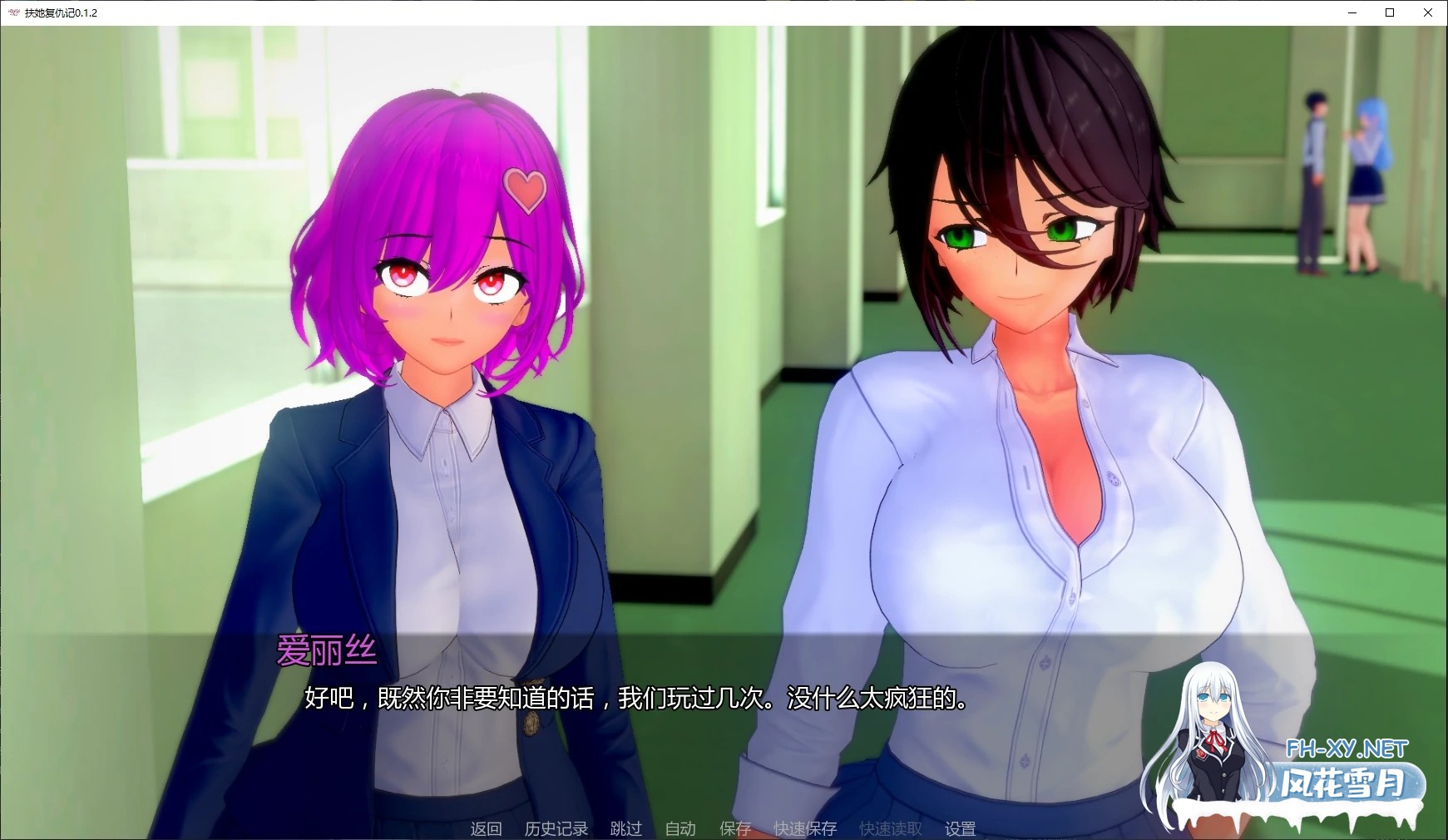
Task: Click 保存 to save the game
Action: pos(735,828)
